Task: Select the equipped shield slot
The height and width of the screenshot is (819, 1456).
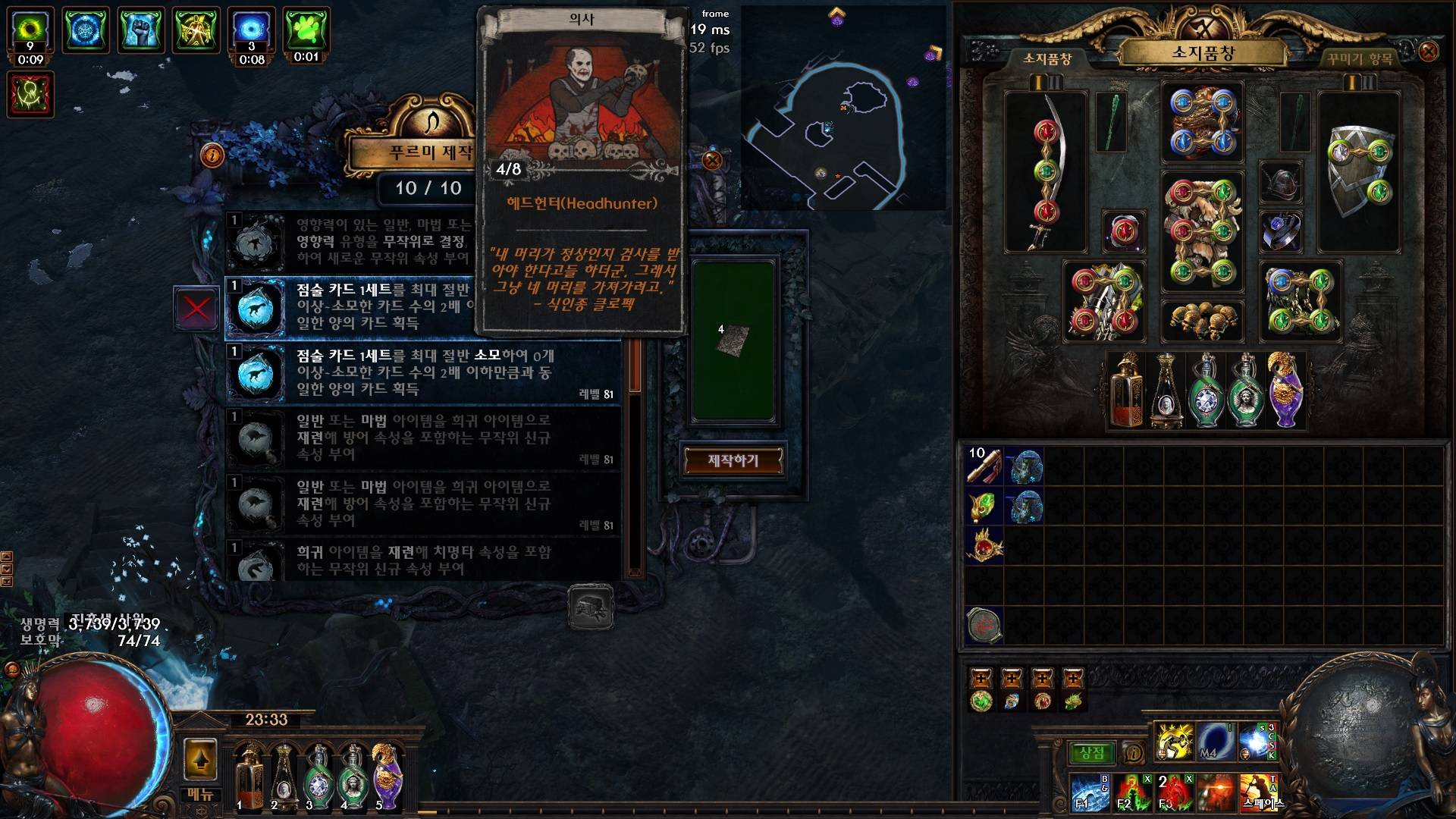Action: click(x=1359, y=172)
